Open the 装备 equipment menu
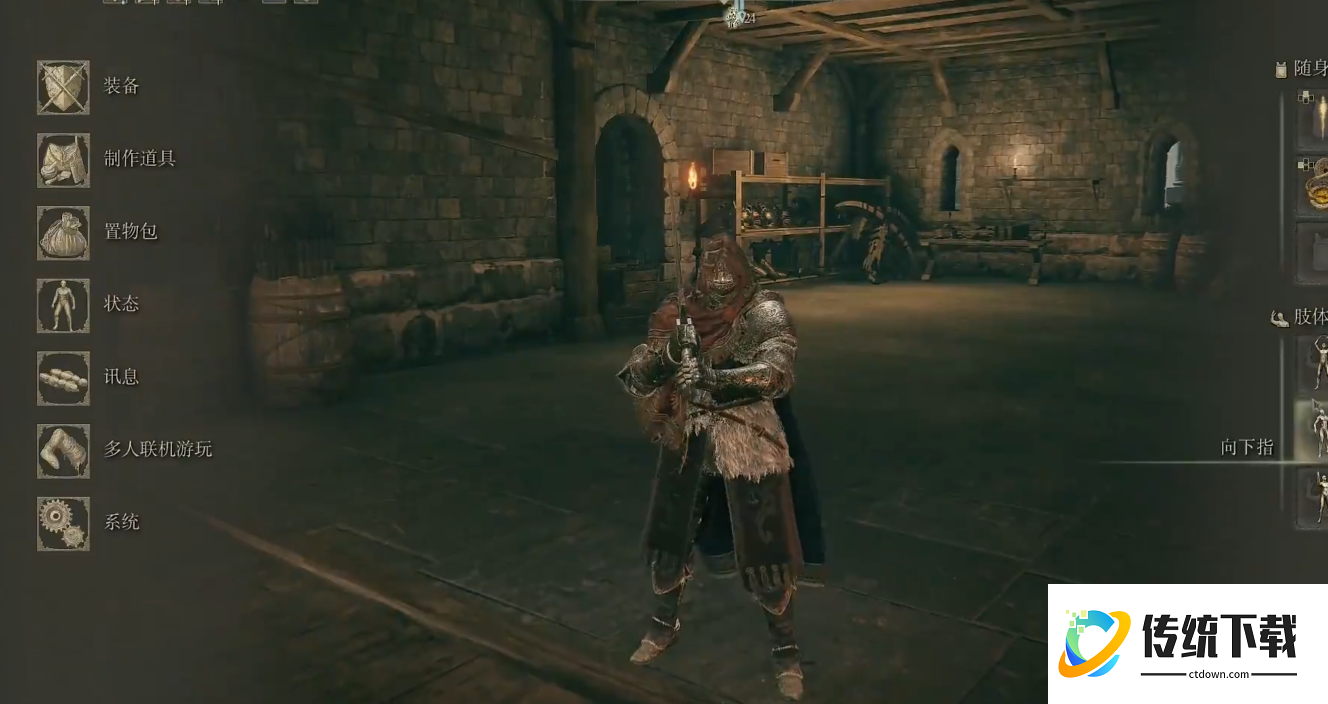The height and width of the screenshot is (704, 1328). pyautogui.click(x=64, y=87)
